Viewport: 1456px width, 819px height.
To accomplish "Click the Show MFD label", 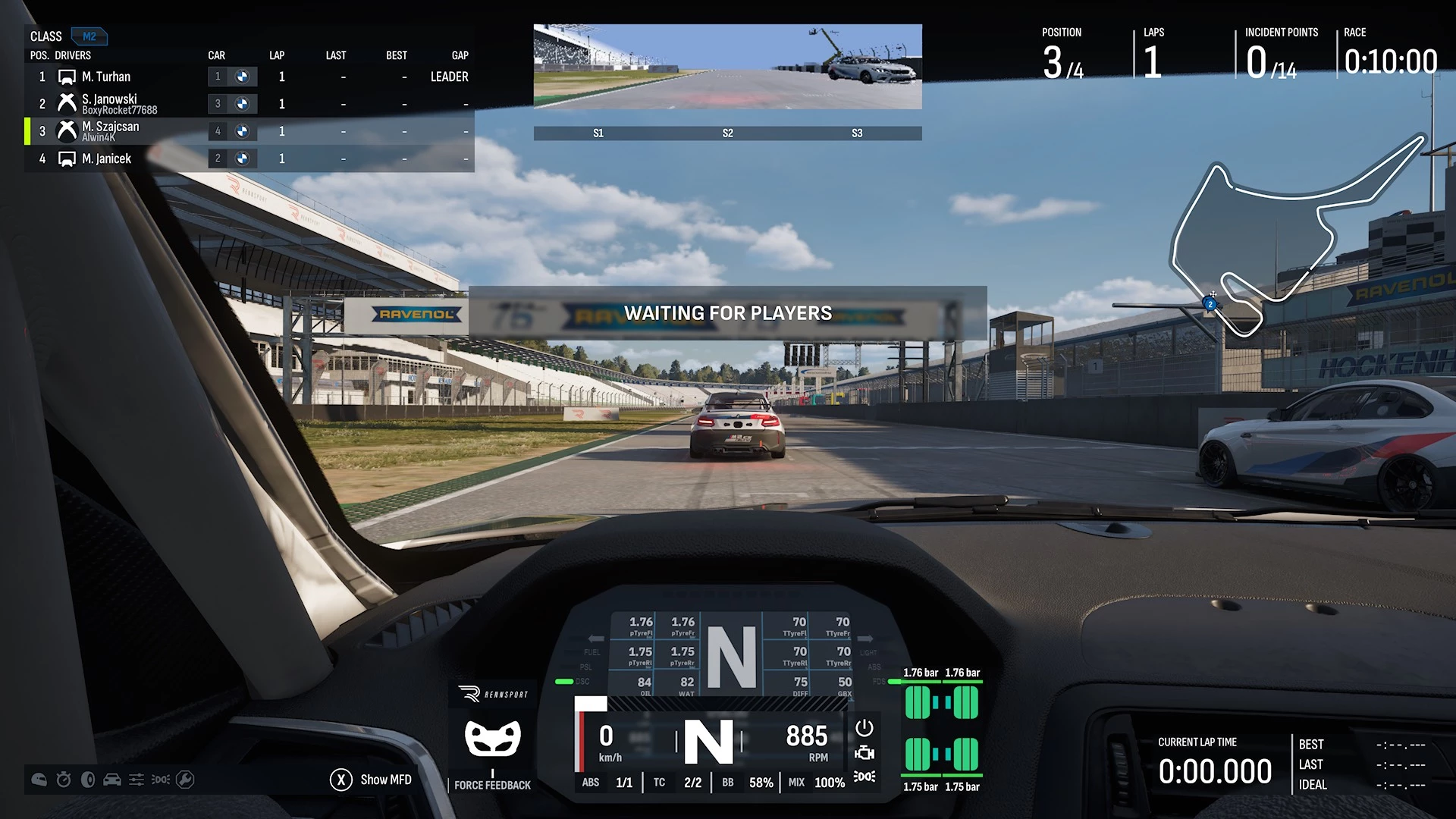I will pos(385,780).
